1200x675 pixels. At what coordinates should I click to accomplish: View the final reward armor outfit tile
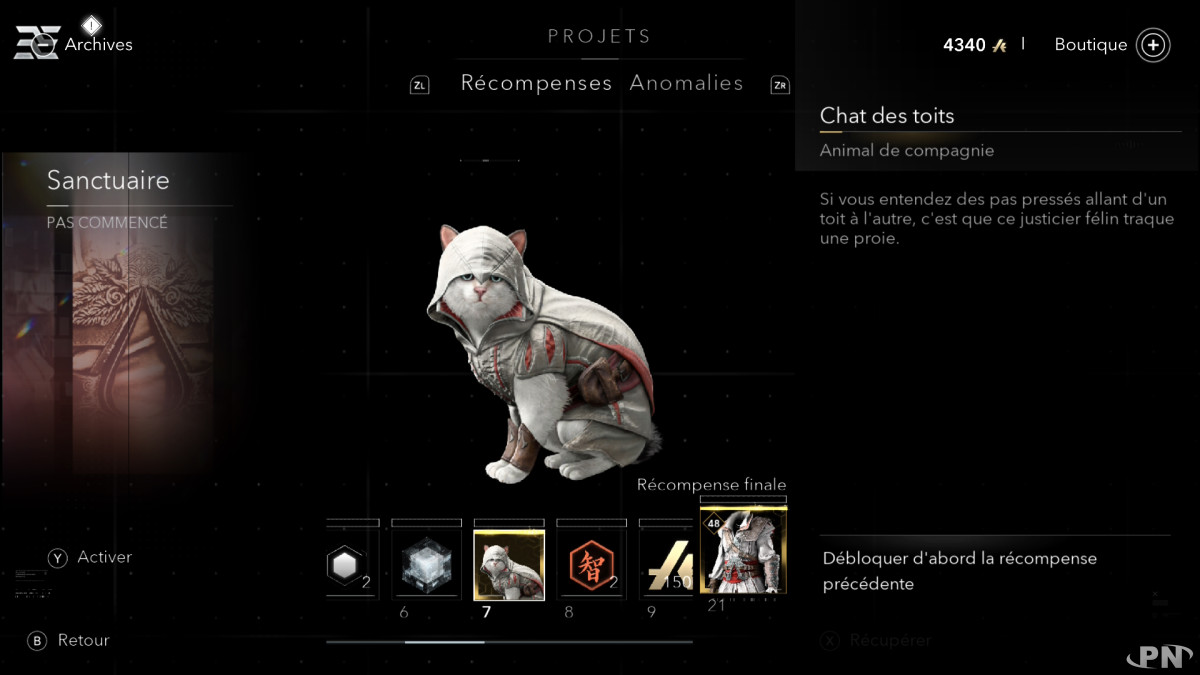[x=742, y=550]
